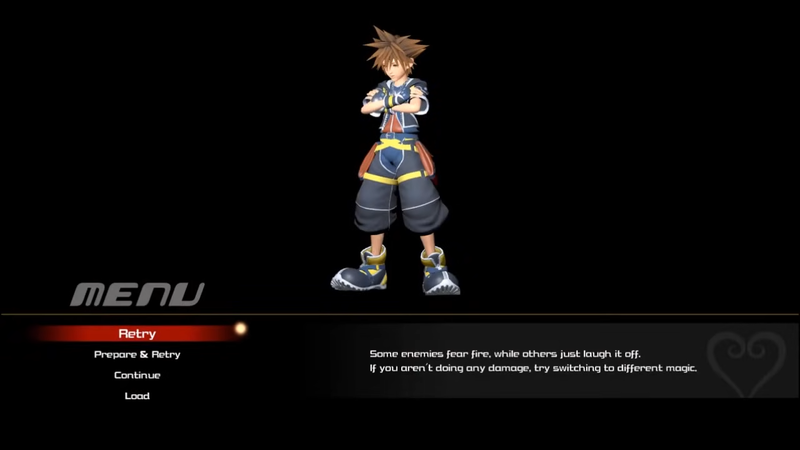Image resolution: width=800 pixels, height=450 pixels.
Task: Select the highlighted Retry option
Action: click(x=137, y=333)
